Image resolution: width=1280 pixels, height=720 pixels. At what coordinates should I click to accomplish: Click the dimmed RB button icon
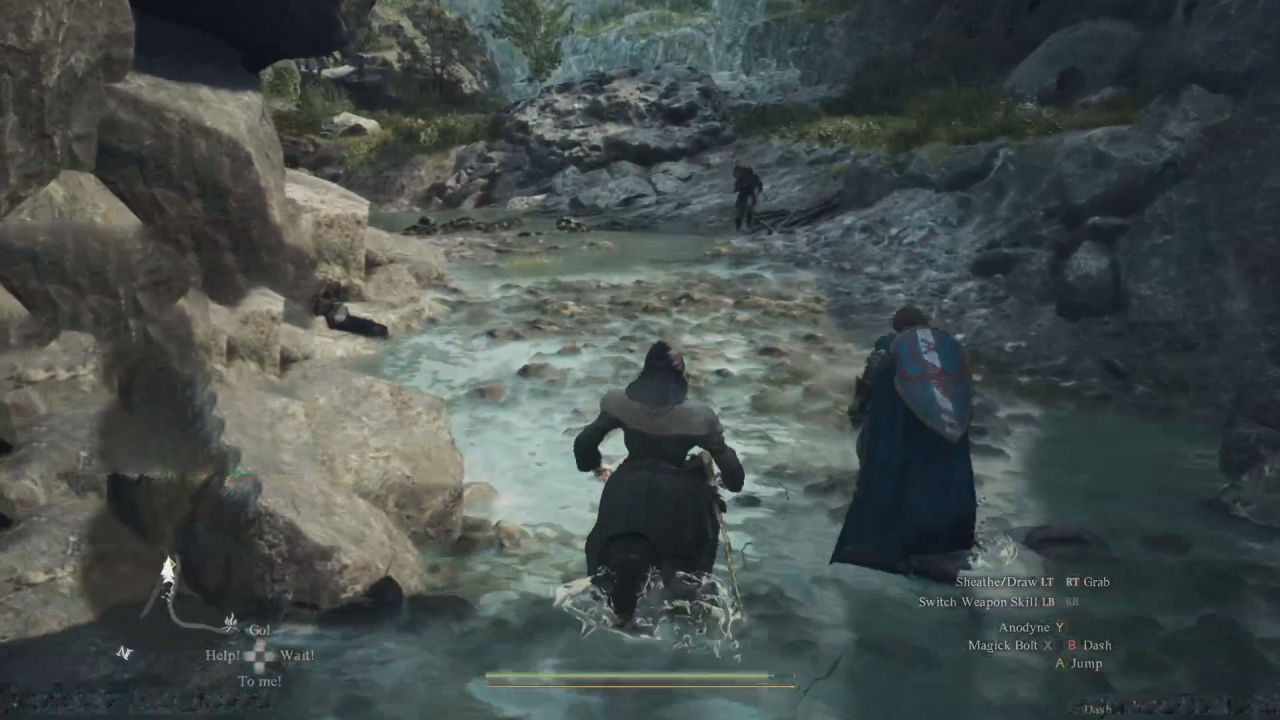(1072, 602)
